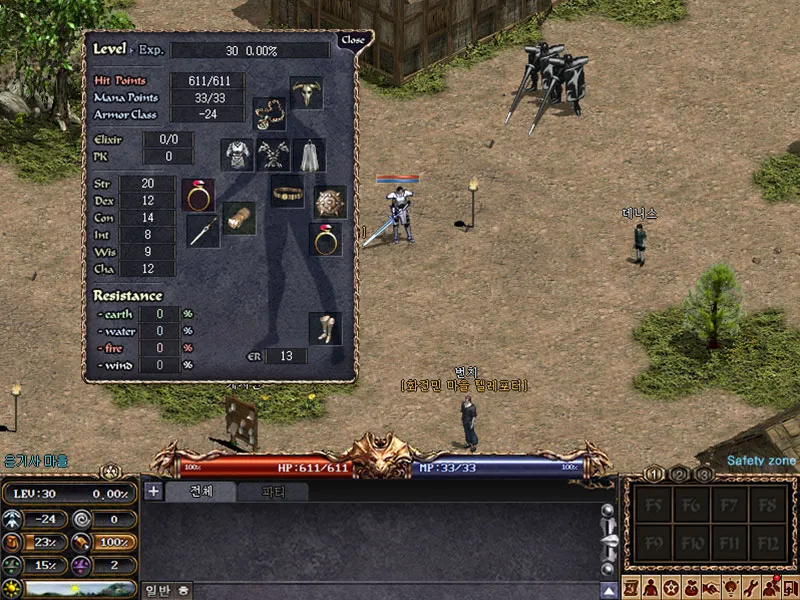Pick the gauntlet gloves slot
800x600 pixels.
coord(239,217)
